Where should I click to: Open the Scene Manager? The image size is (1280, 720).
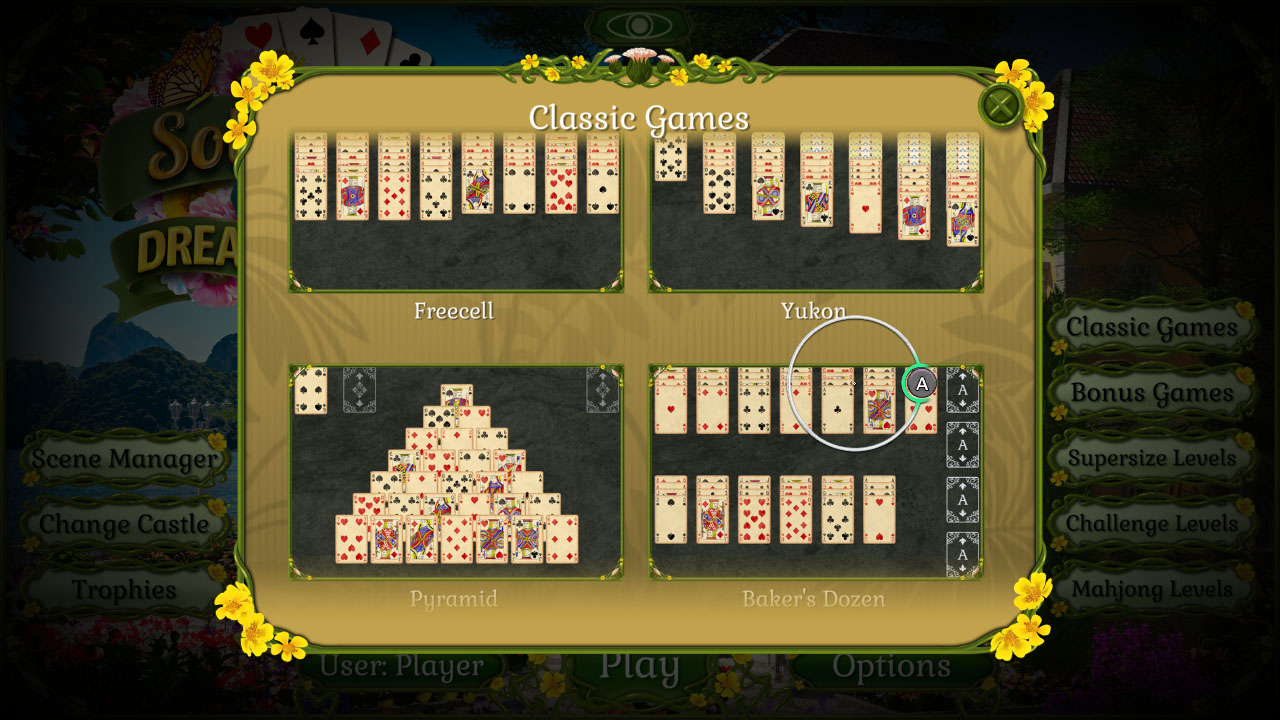coord(124,459)
